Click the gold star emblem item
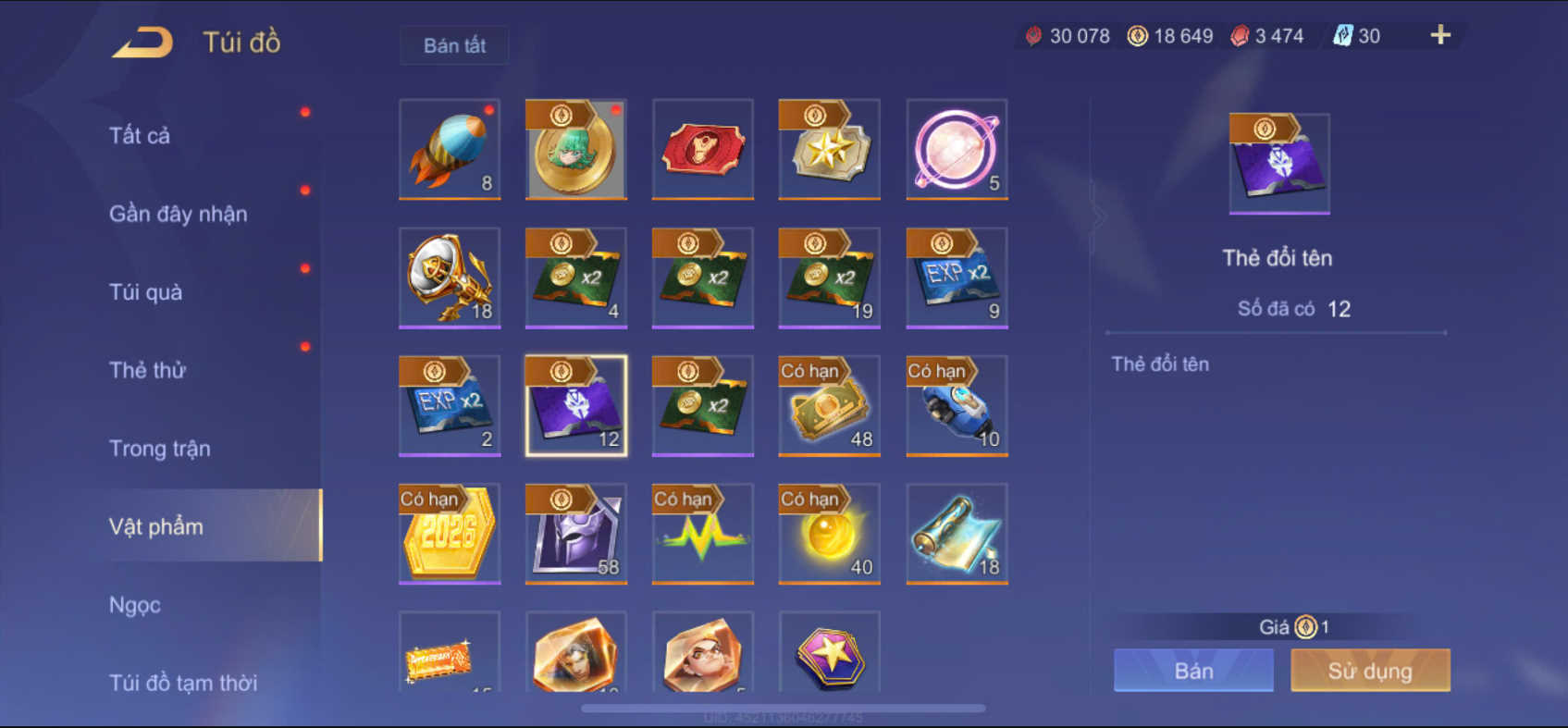This screenshot has width=1568, height=728. click(x=829, y=149)
